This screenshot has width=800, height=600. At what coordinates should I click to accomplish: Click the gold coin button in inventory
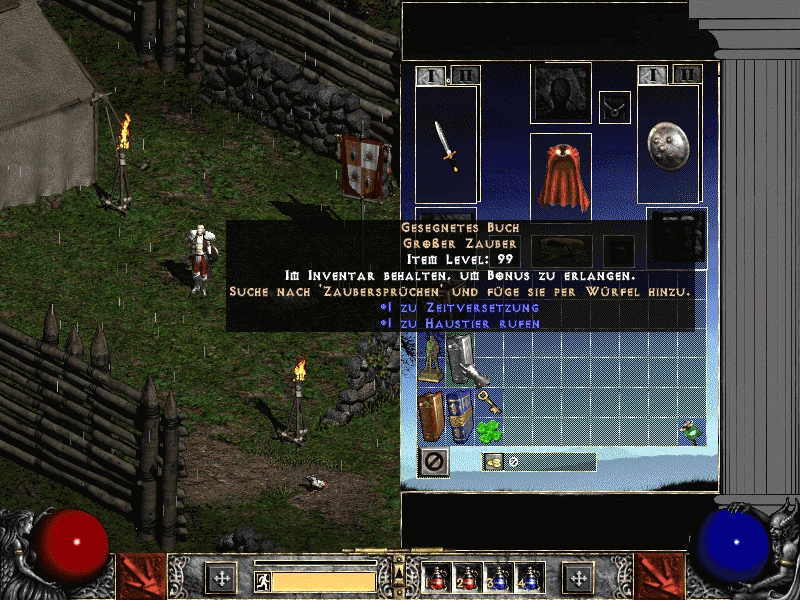click(x=493, y=461)
